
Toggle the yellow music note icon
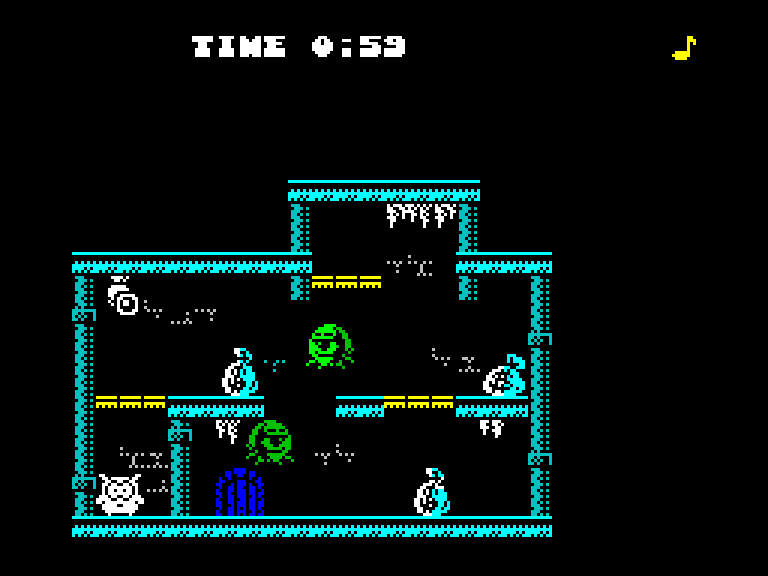click(684, 48)
